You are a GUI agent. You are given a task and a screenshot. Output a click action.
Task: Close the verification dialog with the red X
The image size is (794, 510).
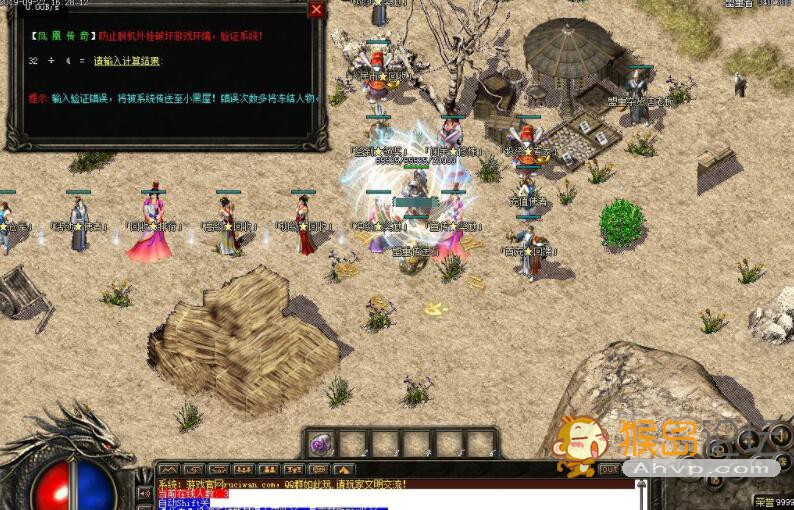point(316,10)
